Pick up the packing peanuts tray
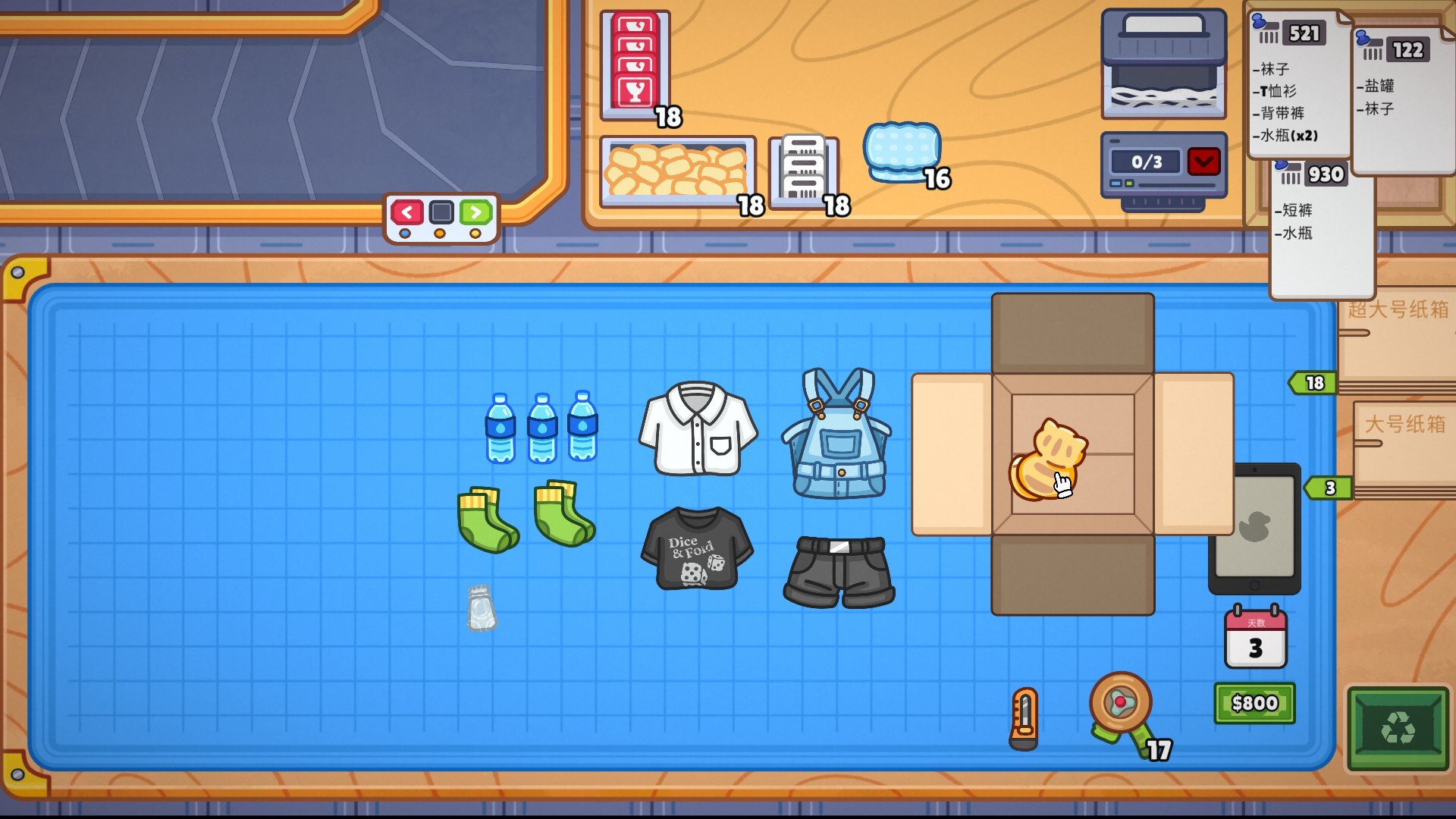1456x819 pixels. point(679,171)
